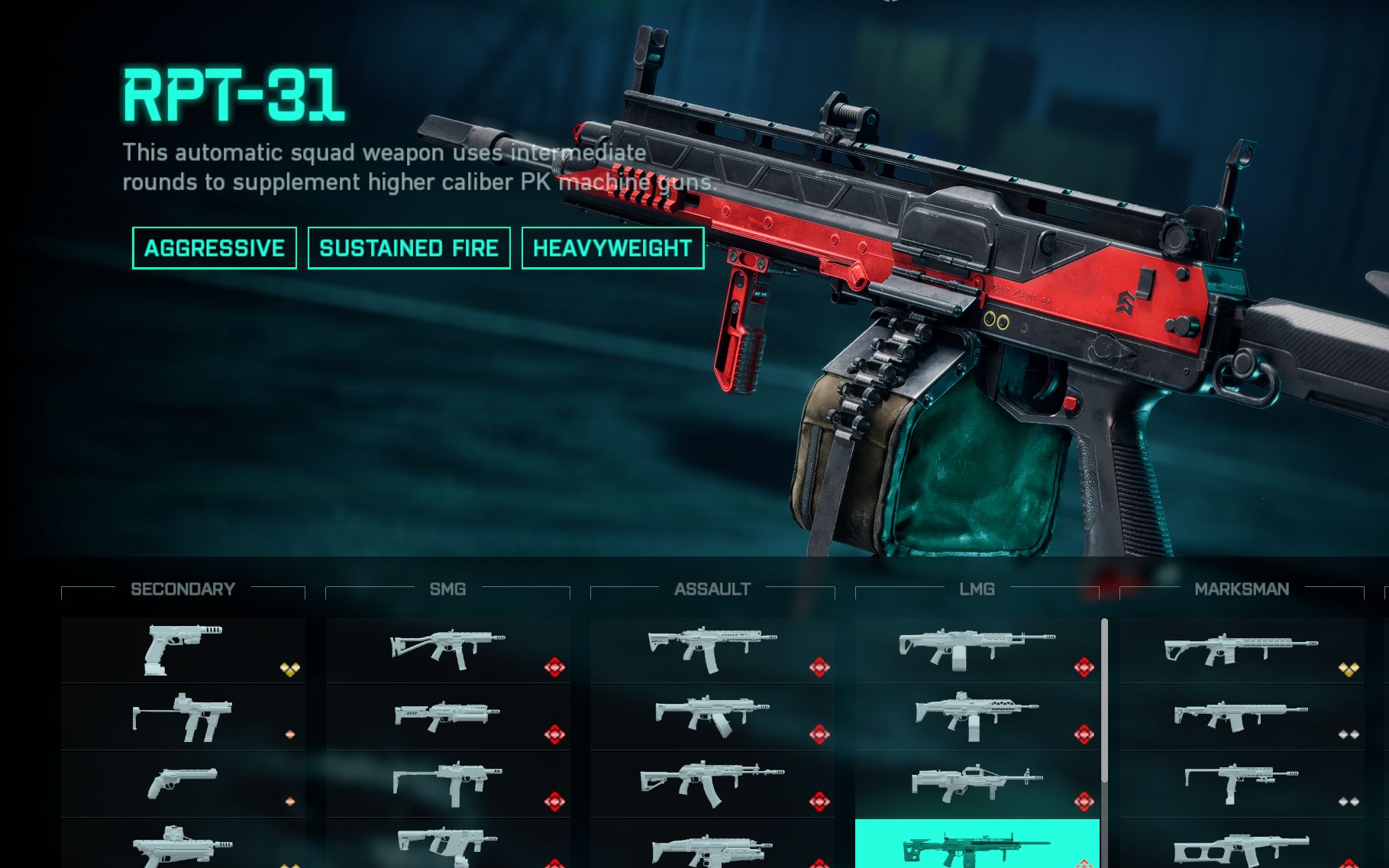The width and height of the screenshot is (1389, 868).
Task: Select the AK-style rifle with muzzle brake in Assault
Action: pos(712,783)
